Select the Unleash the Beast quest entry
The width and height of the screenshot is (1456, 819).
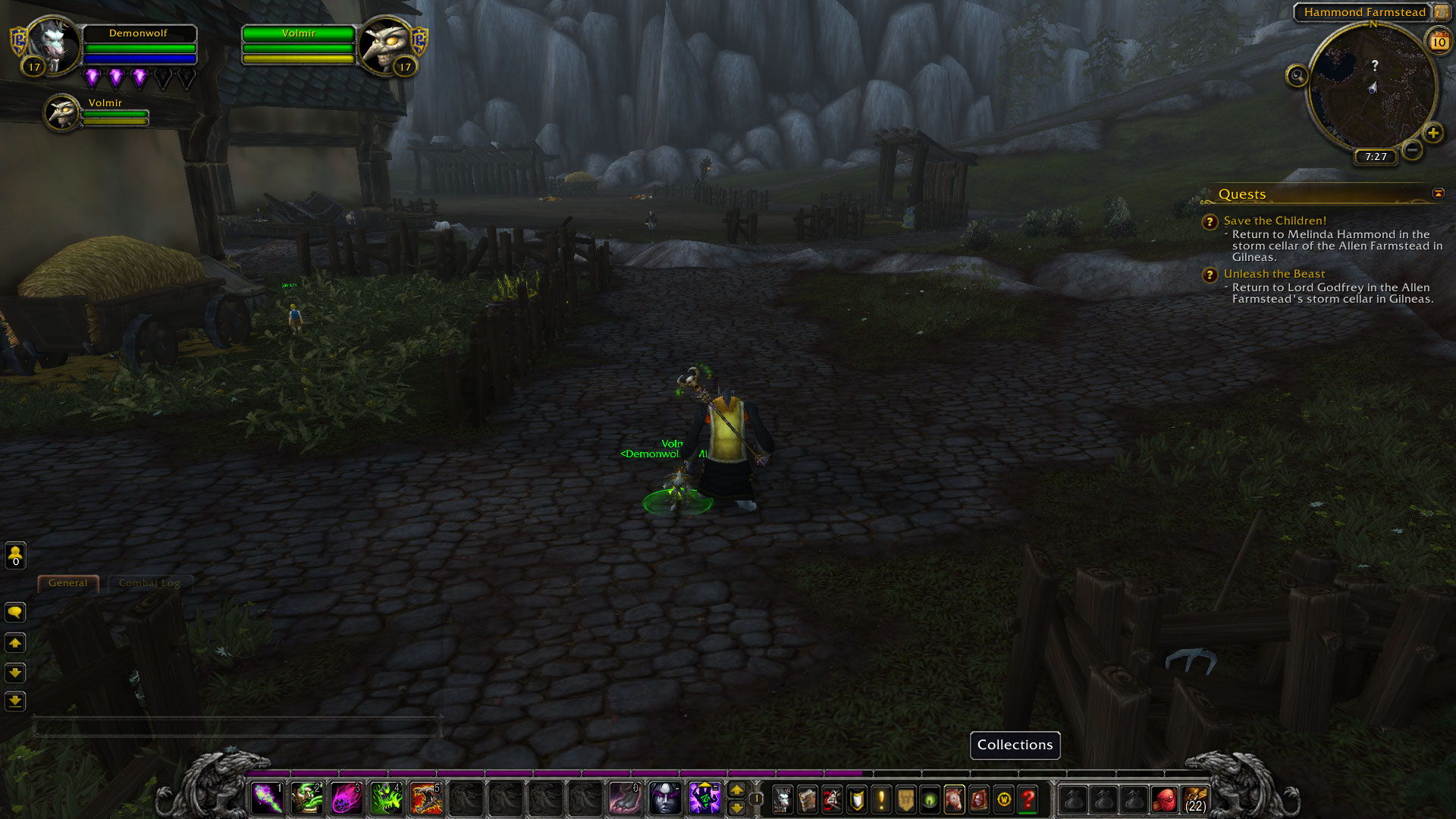[x=1274, y=274]
